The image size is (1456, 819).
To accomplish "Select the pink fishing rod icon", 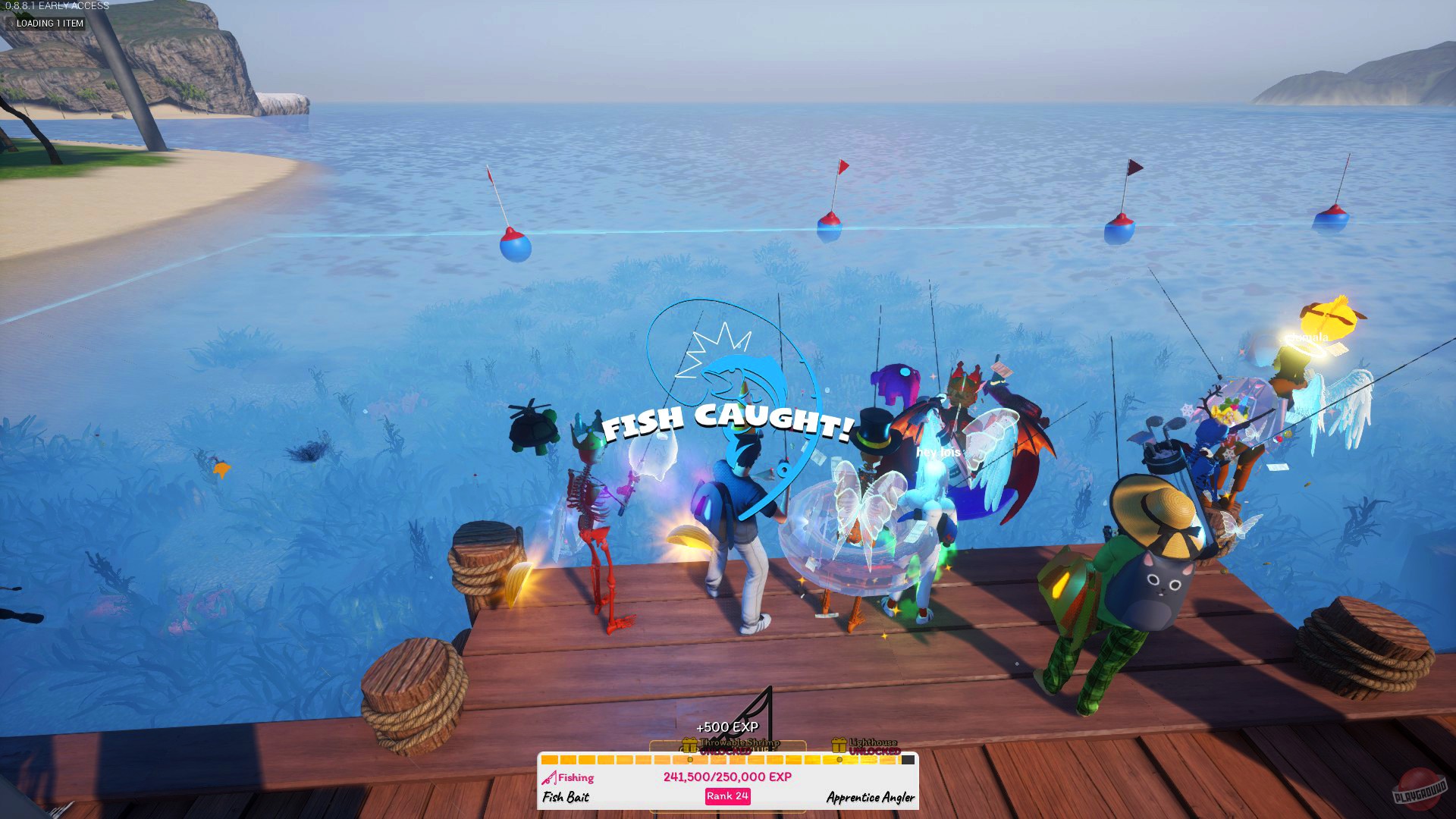I will point(551,778).
